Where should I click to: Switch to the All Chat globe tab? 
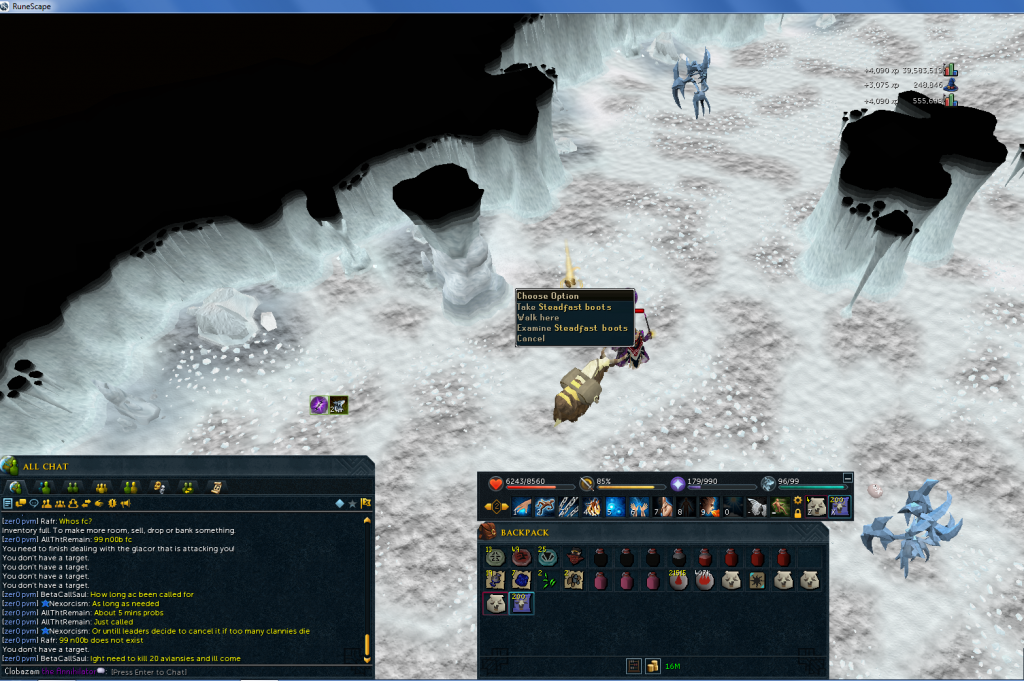click(15, 487)
